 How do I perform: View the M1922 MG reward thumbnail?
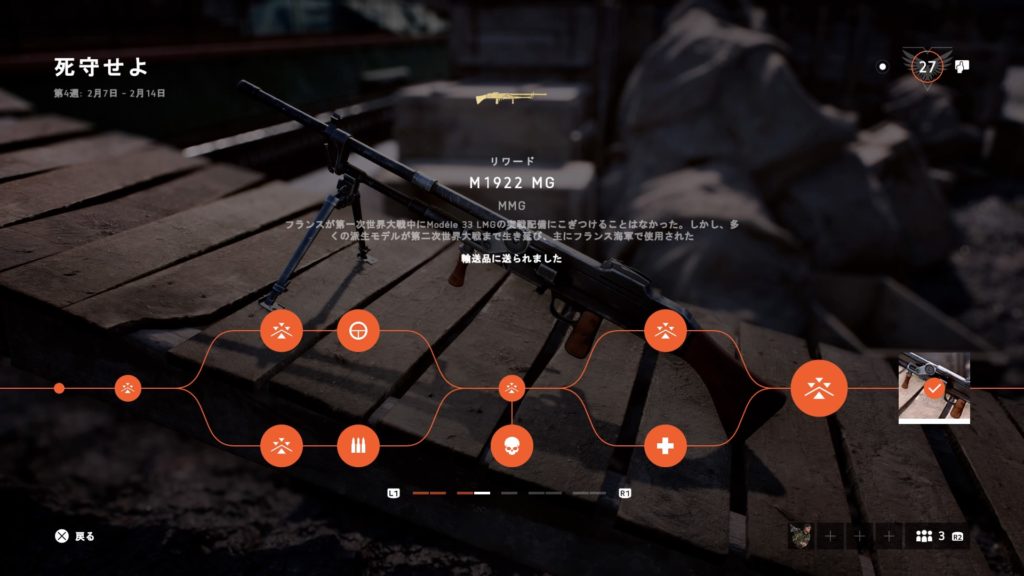coord(934,388)
